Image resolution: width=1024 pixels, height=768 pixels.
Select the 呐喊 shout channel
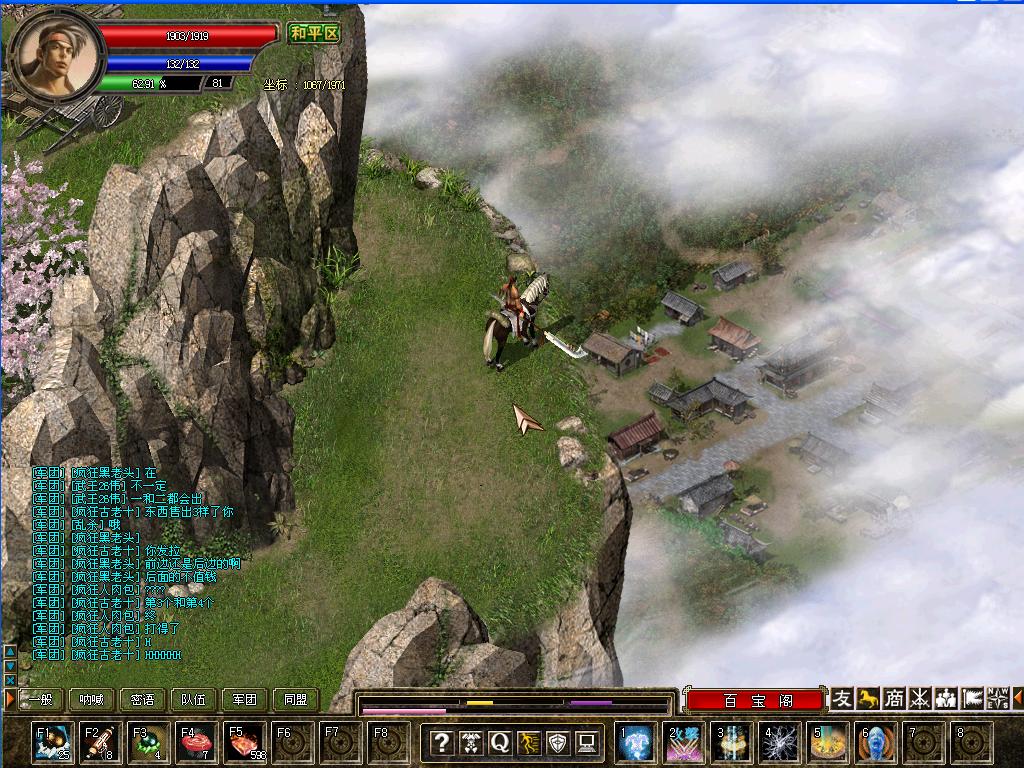pos(92,700)
